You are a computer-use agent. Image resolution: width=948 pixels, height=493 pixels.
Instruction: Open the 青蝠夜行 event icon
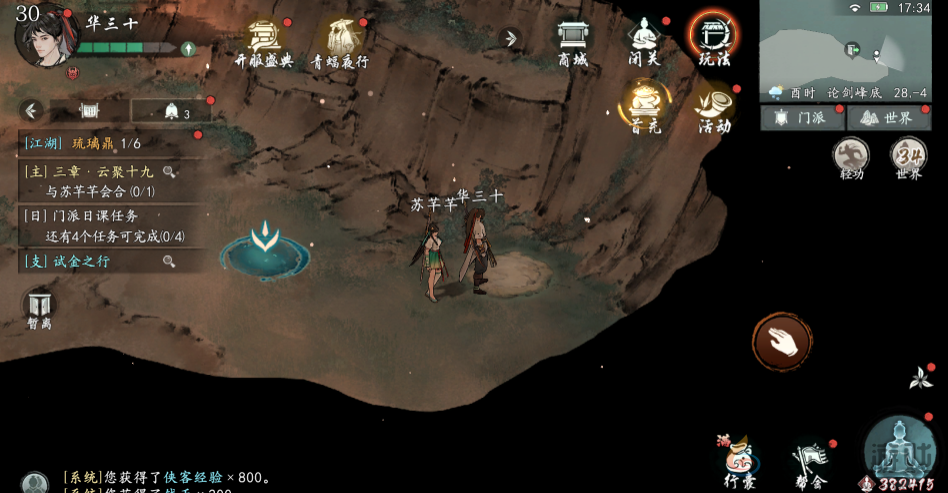342,41
